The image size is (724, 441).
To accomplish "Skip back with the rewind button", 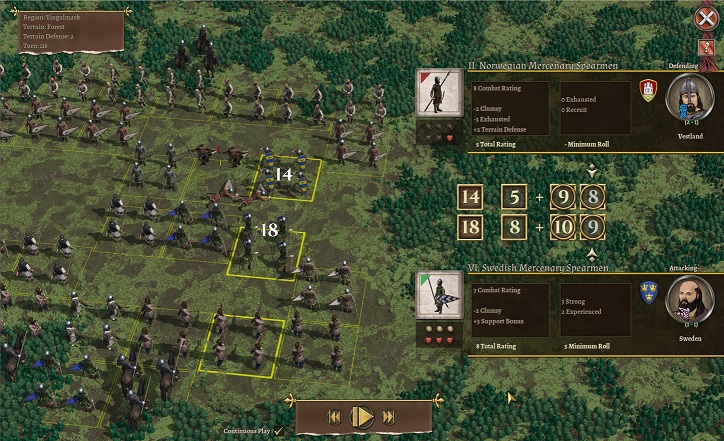I will (x=336, y=416).
